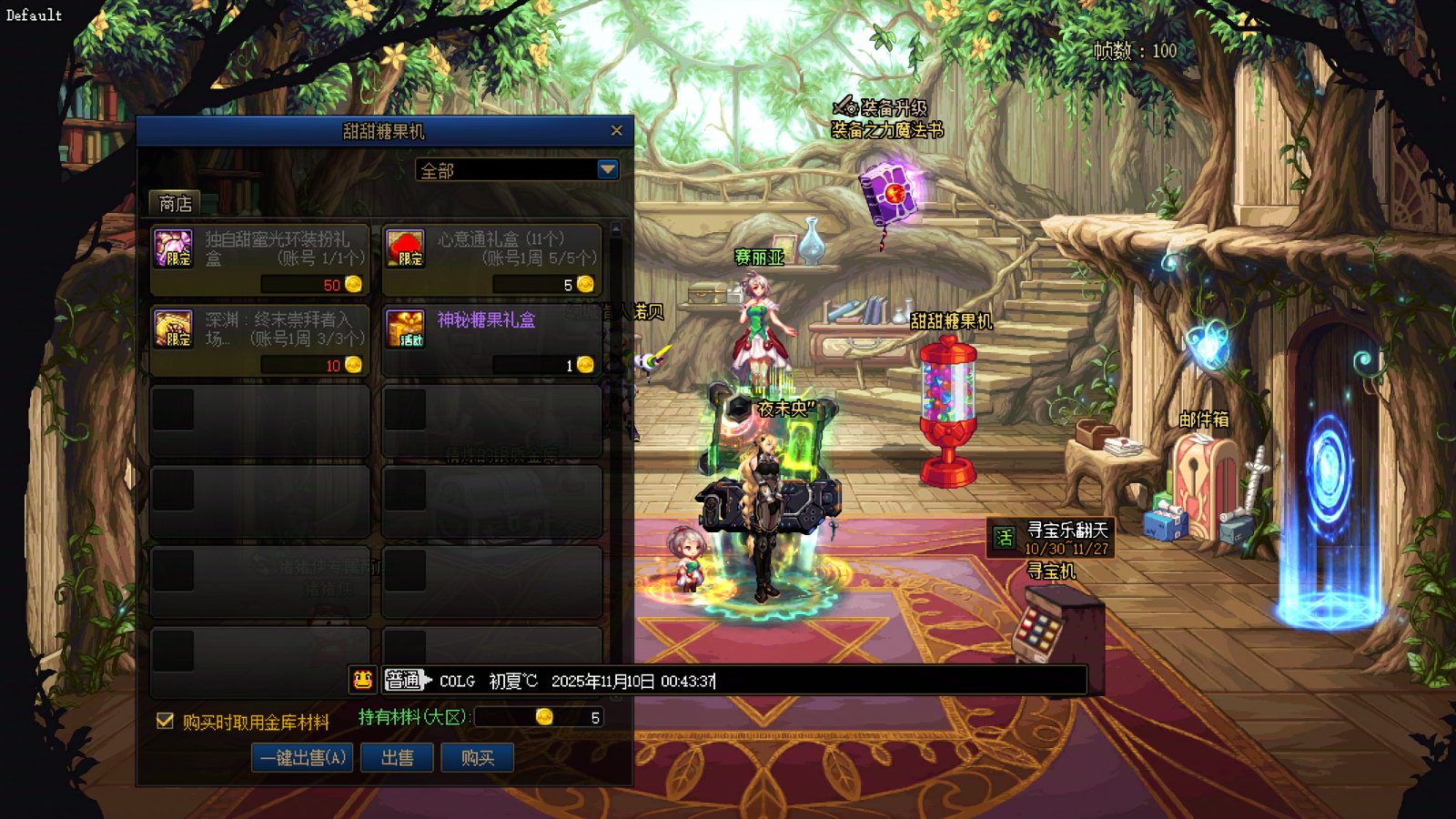Click the 购买 buy button

point(477,757)
